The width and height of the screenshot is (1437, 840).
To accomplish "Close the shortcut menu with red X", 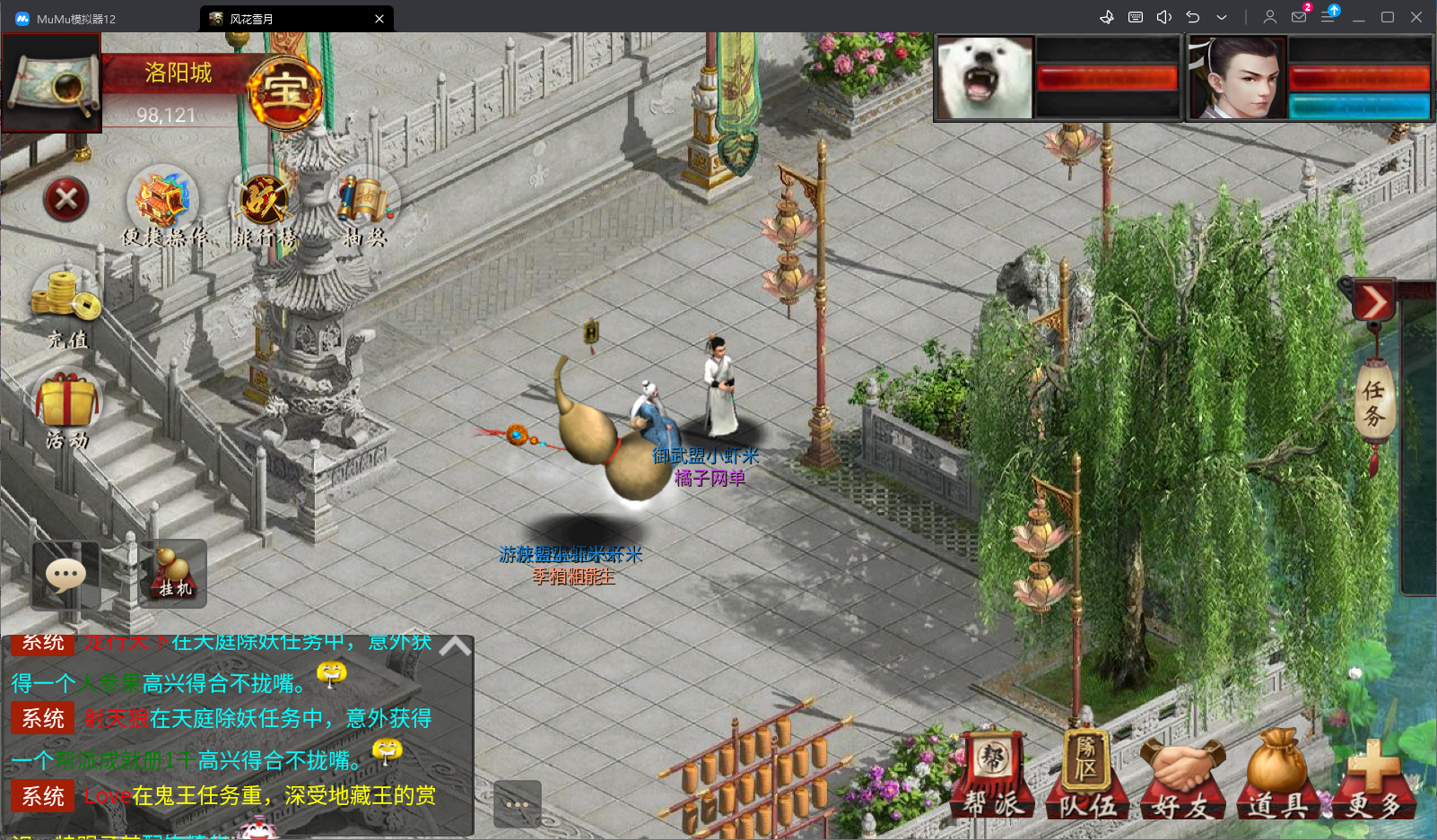I will click(x=66, y=198).
